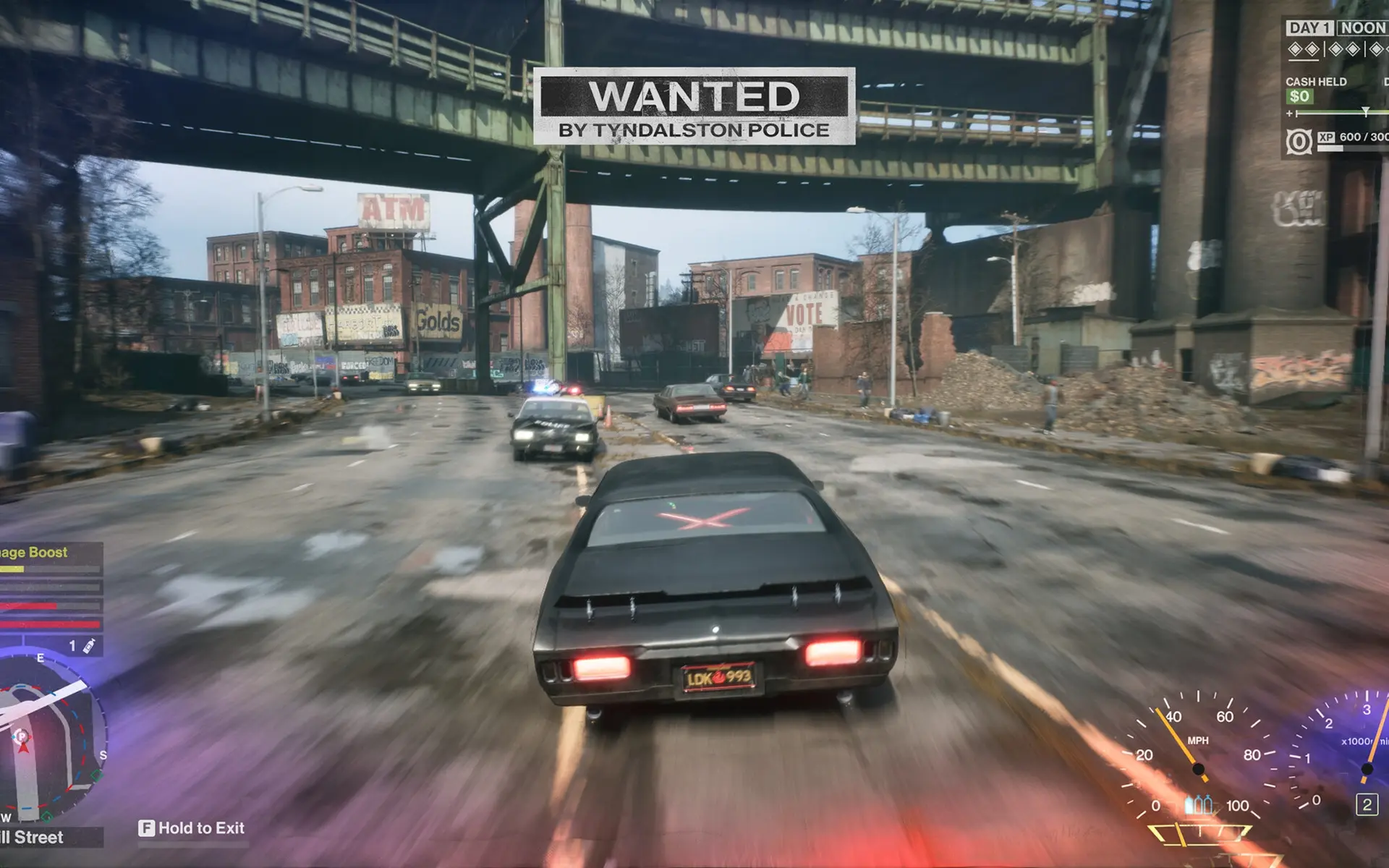Select the round emblem beside the XP bar

point(1299,142)
